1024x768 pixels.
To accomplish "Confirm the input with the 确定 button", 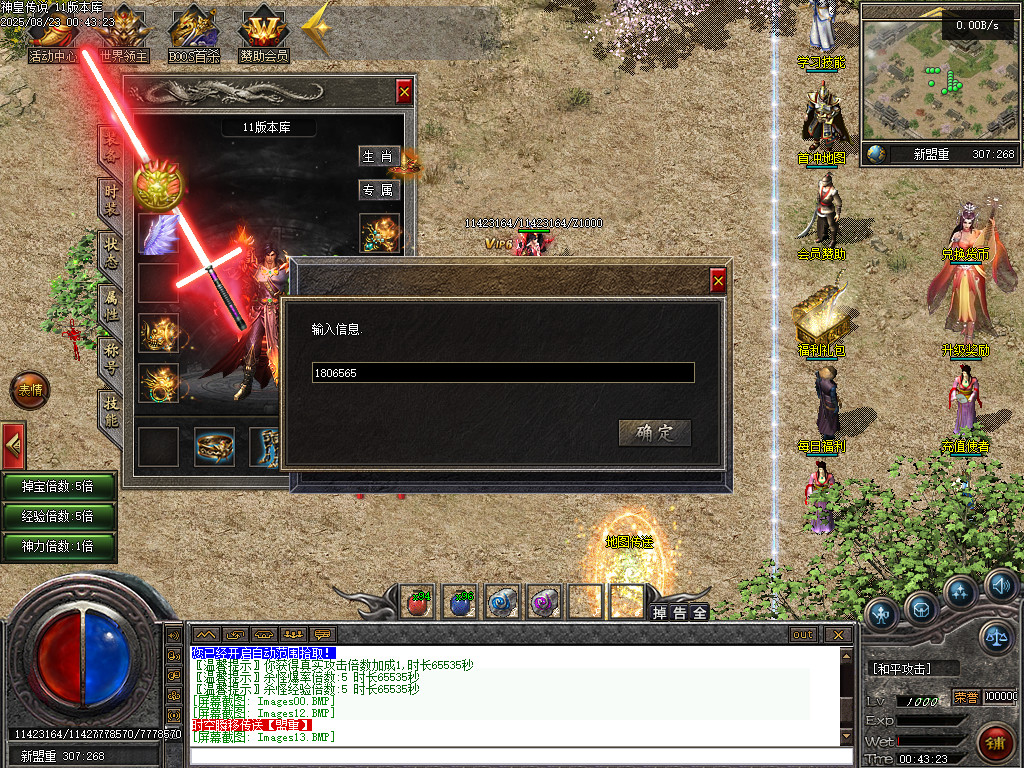I will pyautogui.click(x=655, y=432).
